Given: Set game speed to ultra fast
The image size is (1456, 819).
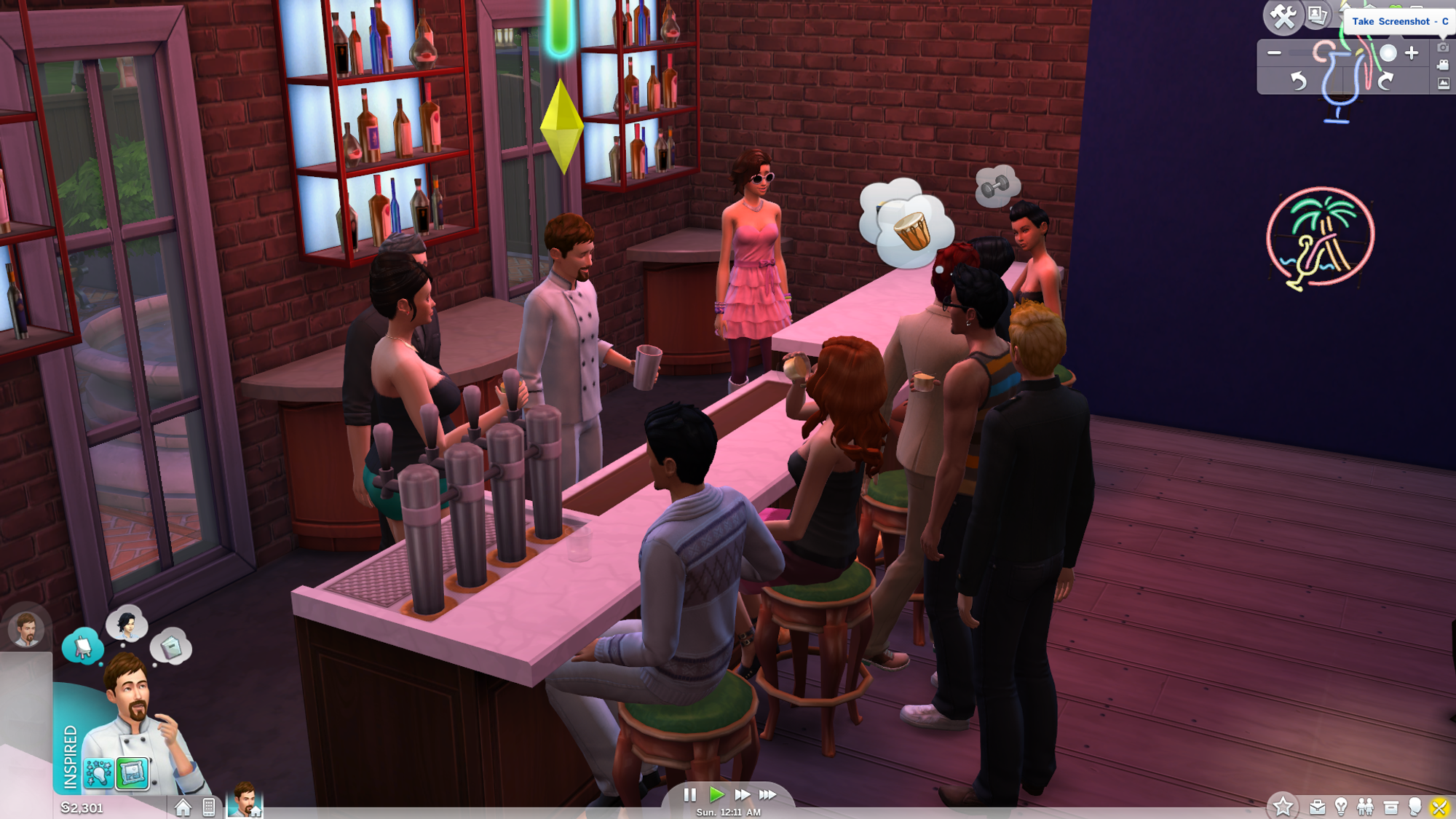Looking at the screenshot, I should pos(768,795).
